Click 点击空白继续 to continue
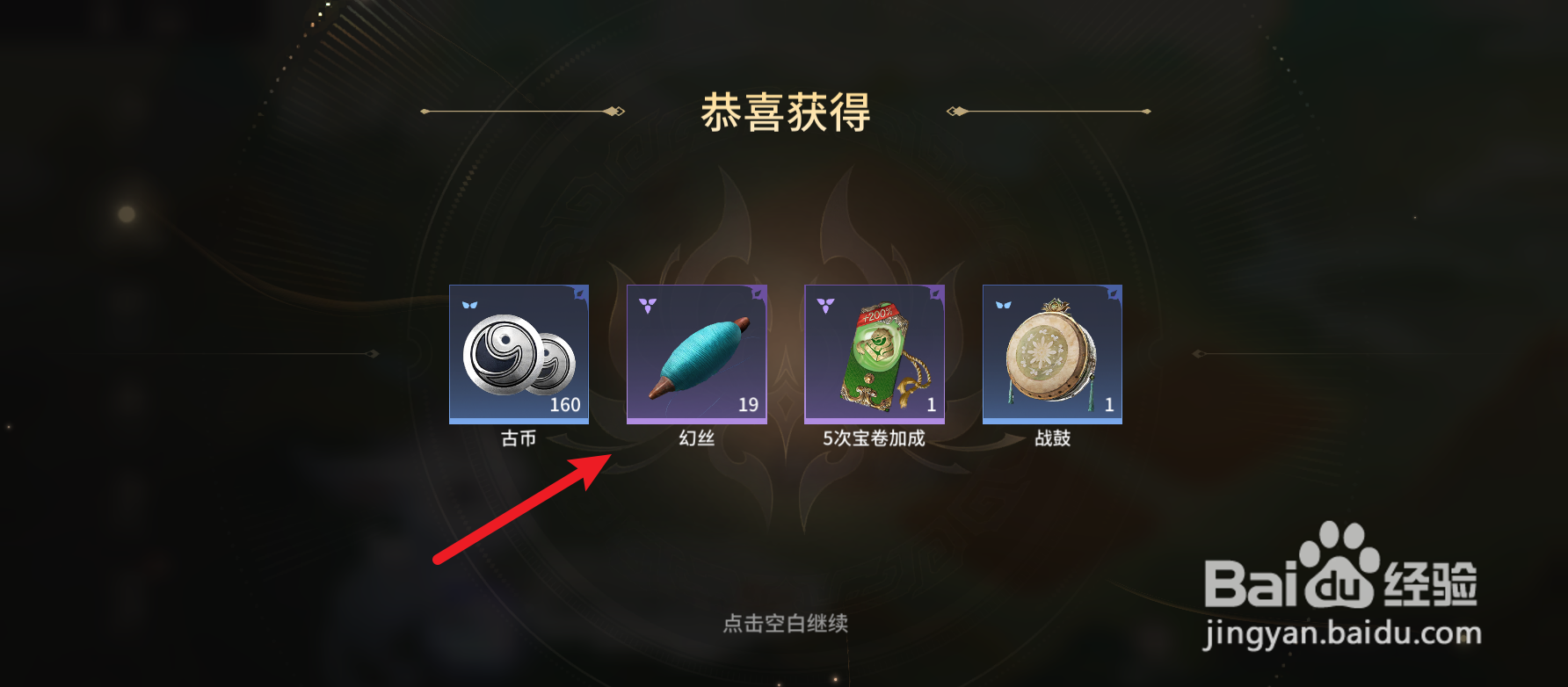The height and width of the screenshot is (687, 1568). [x=785, y=621]
